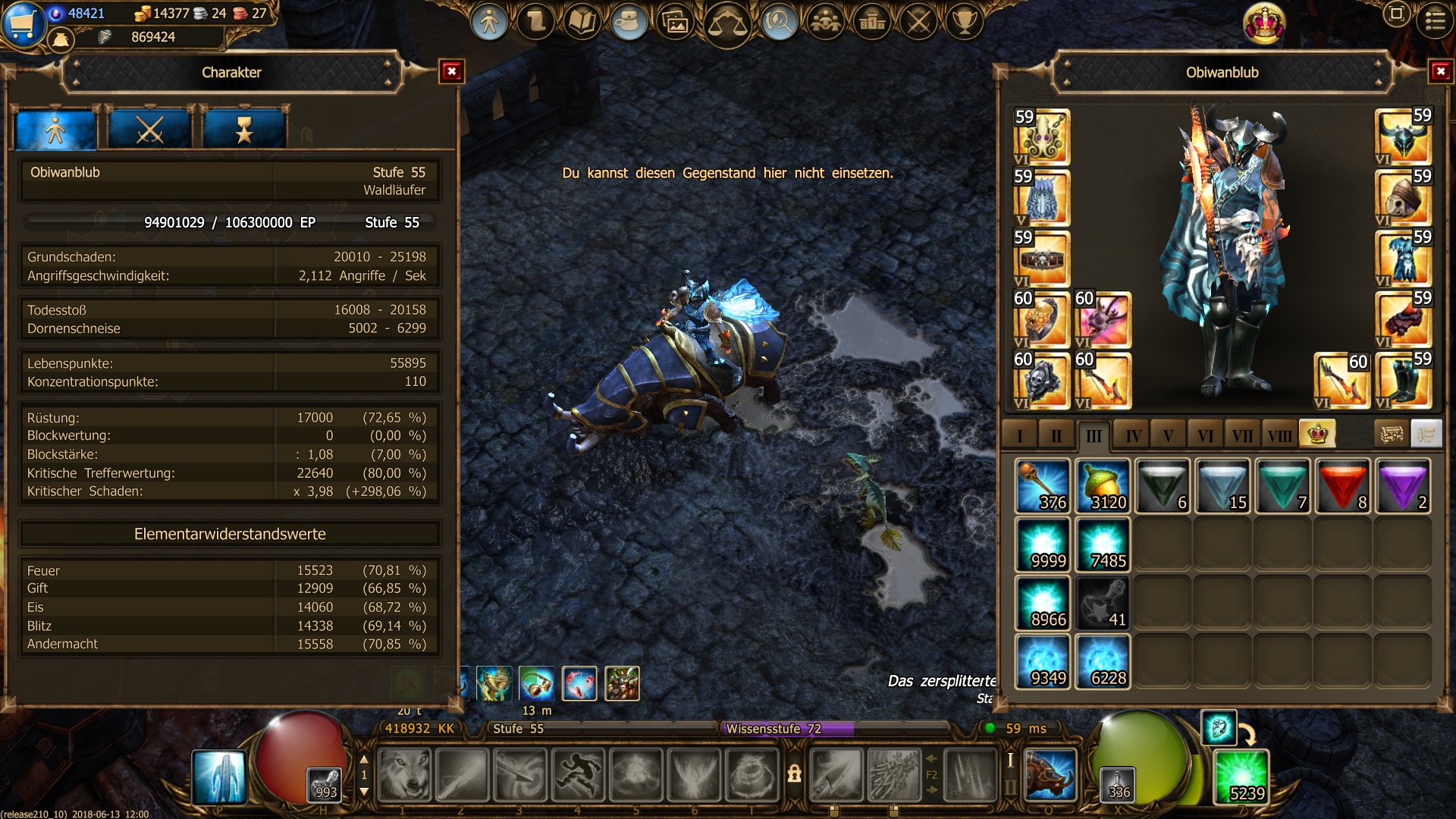Screen dimensions: 1456x819
Task: Close the Charakter panel
Action: [x=451, y=72]
